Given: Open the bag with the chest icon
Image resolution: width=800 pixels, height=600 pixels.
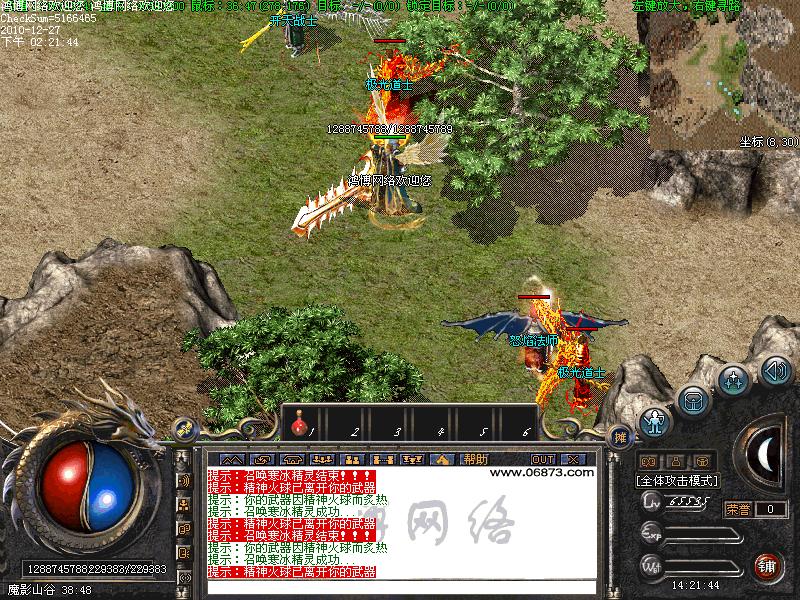Looking at the screenshot, I should [693, 400].
